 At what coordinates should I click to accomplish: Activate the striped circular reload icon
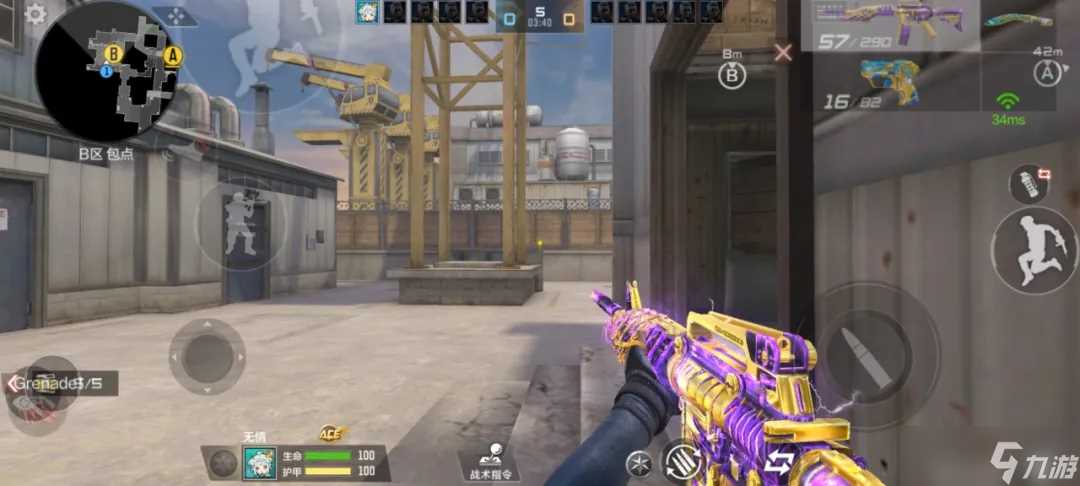click(682, 461)
